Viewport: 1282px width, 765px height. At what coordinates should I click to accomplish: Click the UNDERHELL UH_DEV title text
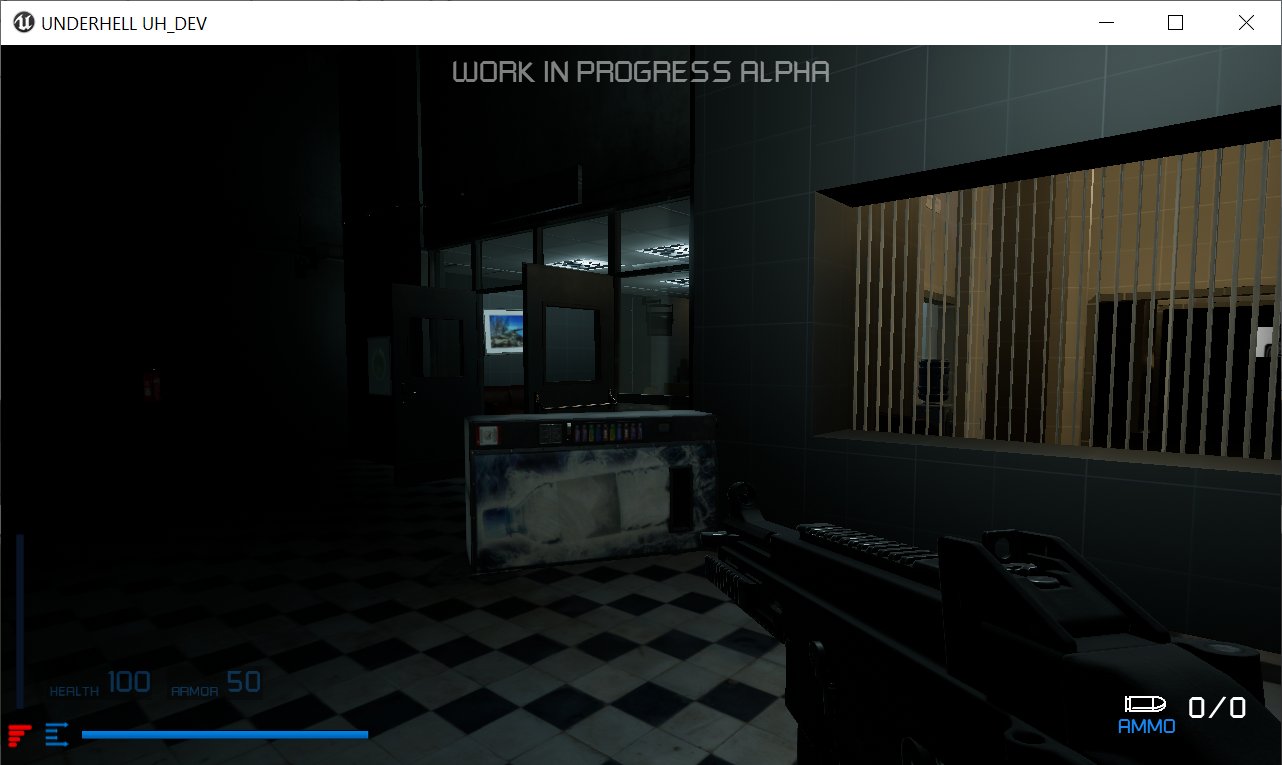pos(123,22)
